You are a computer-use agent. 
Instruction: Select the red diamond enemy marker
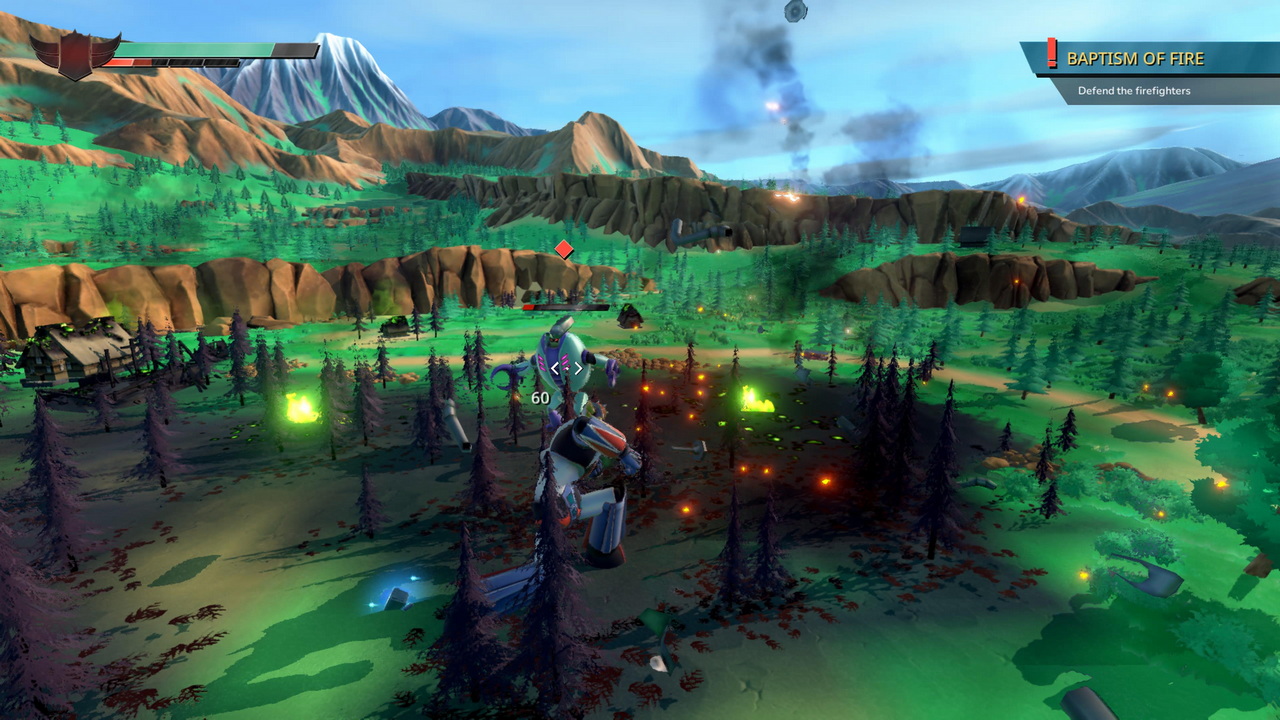click(x=563, y=251)
